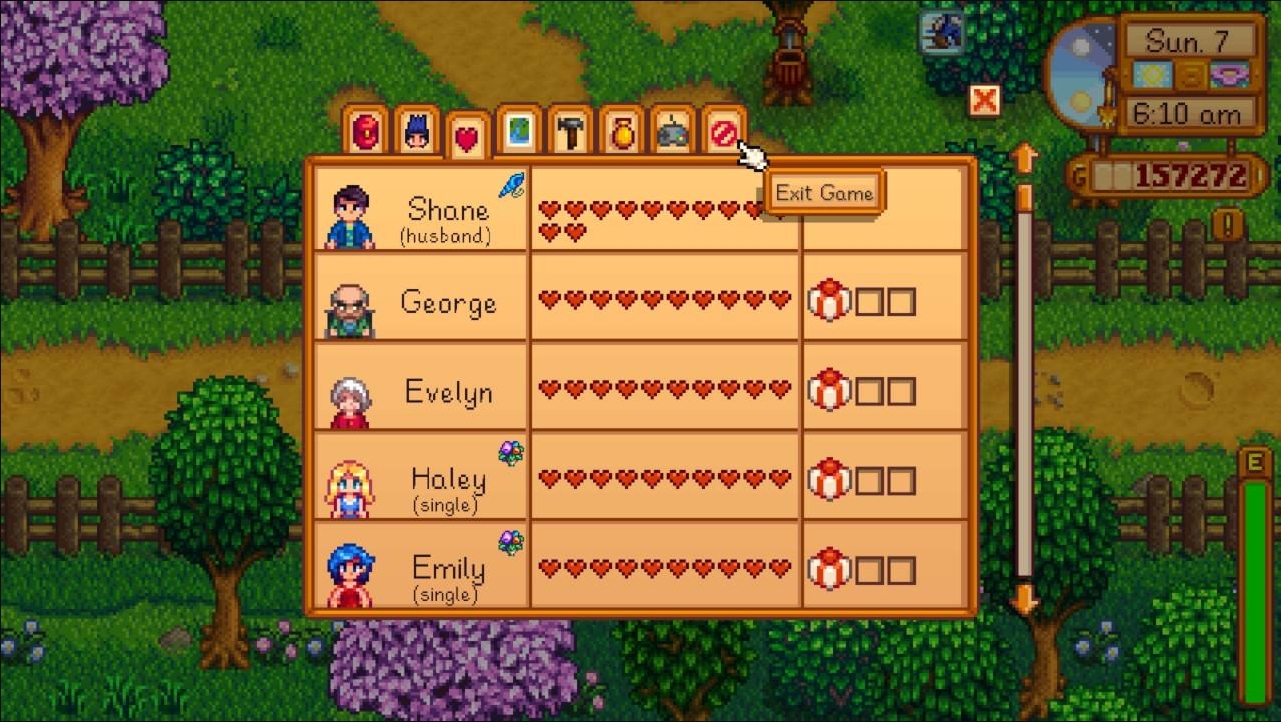
Task: Click the bouquet icon beside Emily
Action: pyautogui.click(x=511, y=540)
